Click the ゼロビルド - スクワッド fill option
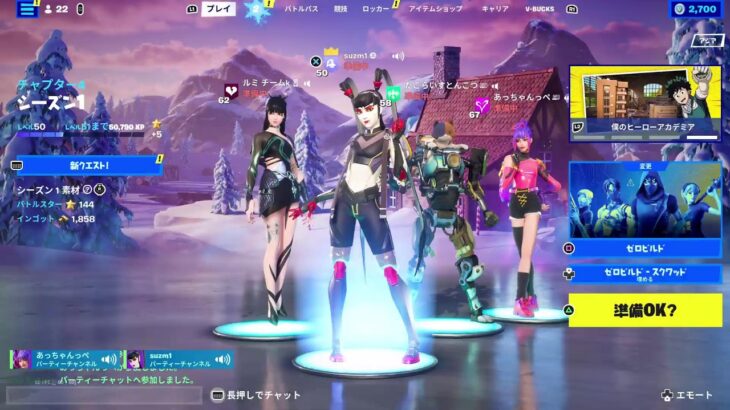Viewport: 730px width, 410px height. tap(645, 273)
